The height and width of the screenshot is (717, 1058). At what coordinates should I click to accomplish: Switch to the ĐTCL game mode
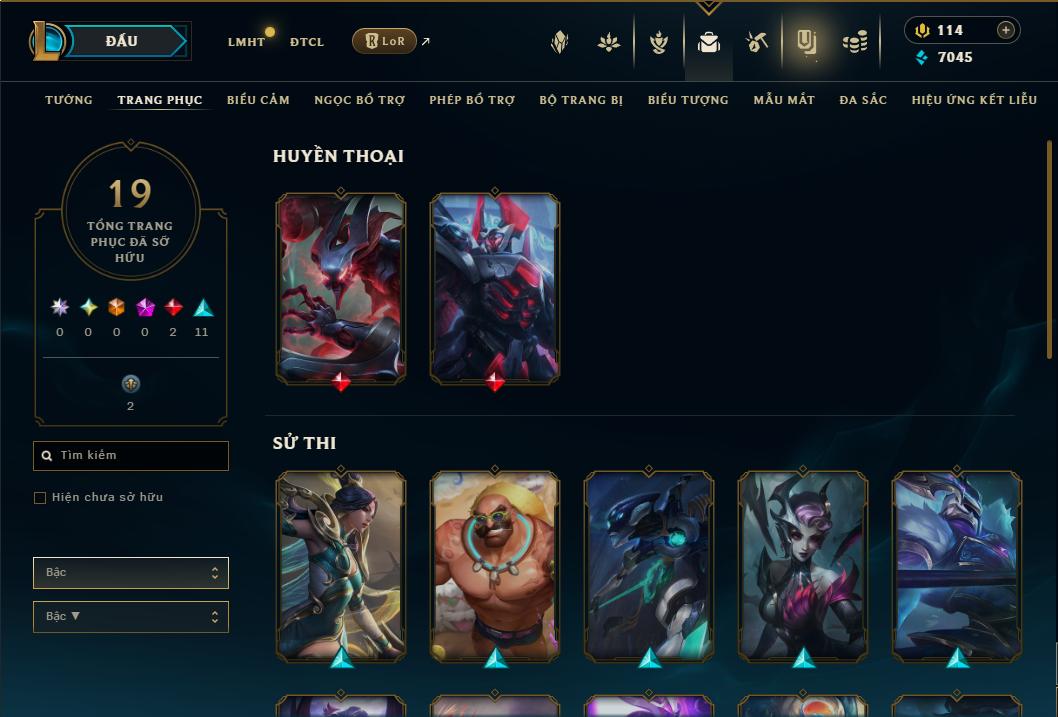coord(307,42)
